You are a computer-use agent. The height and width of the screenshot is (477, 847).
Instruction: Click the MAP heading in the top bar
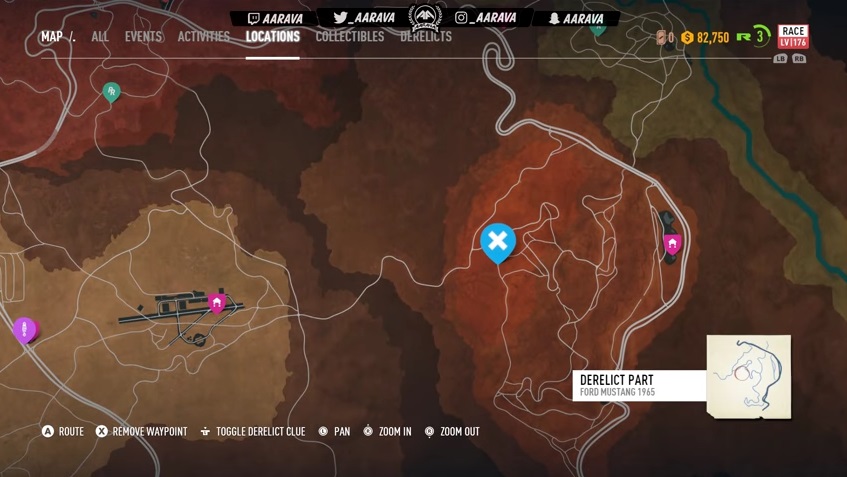[52, 37]
